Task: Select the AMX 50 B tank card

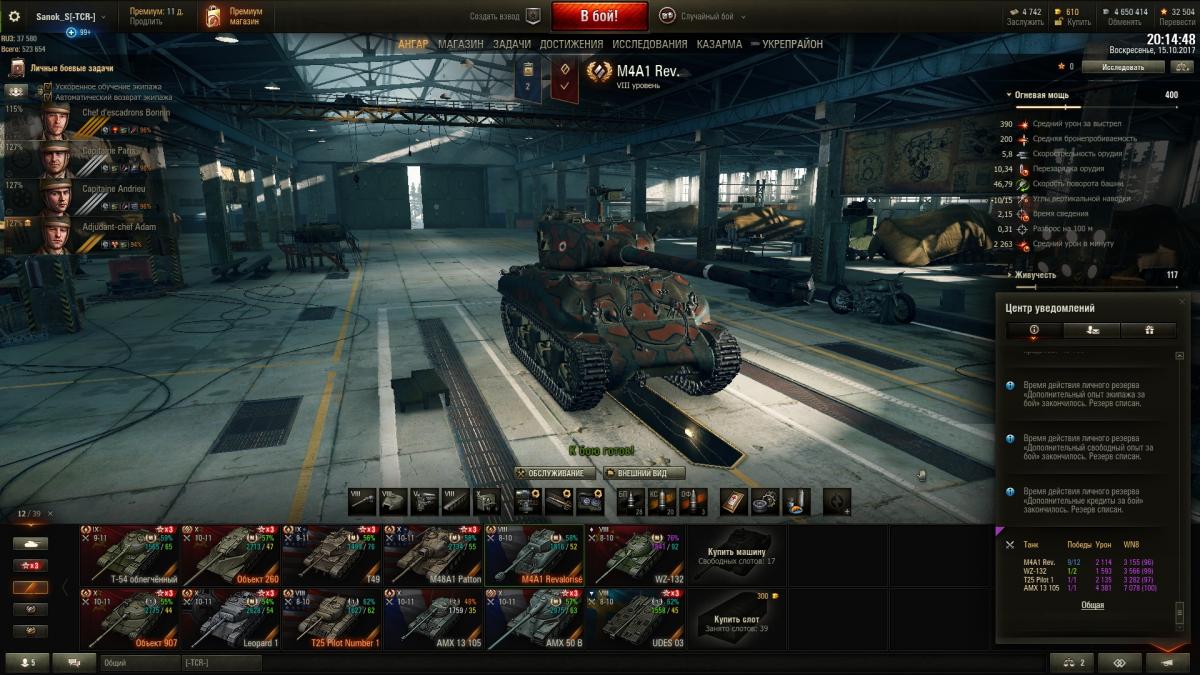Action: pyautogui.click(x=534, y=619)
